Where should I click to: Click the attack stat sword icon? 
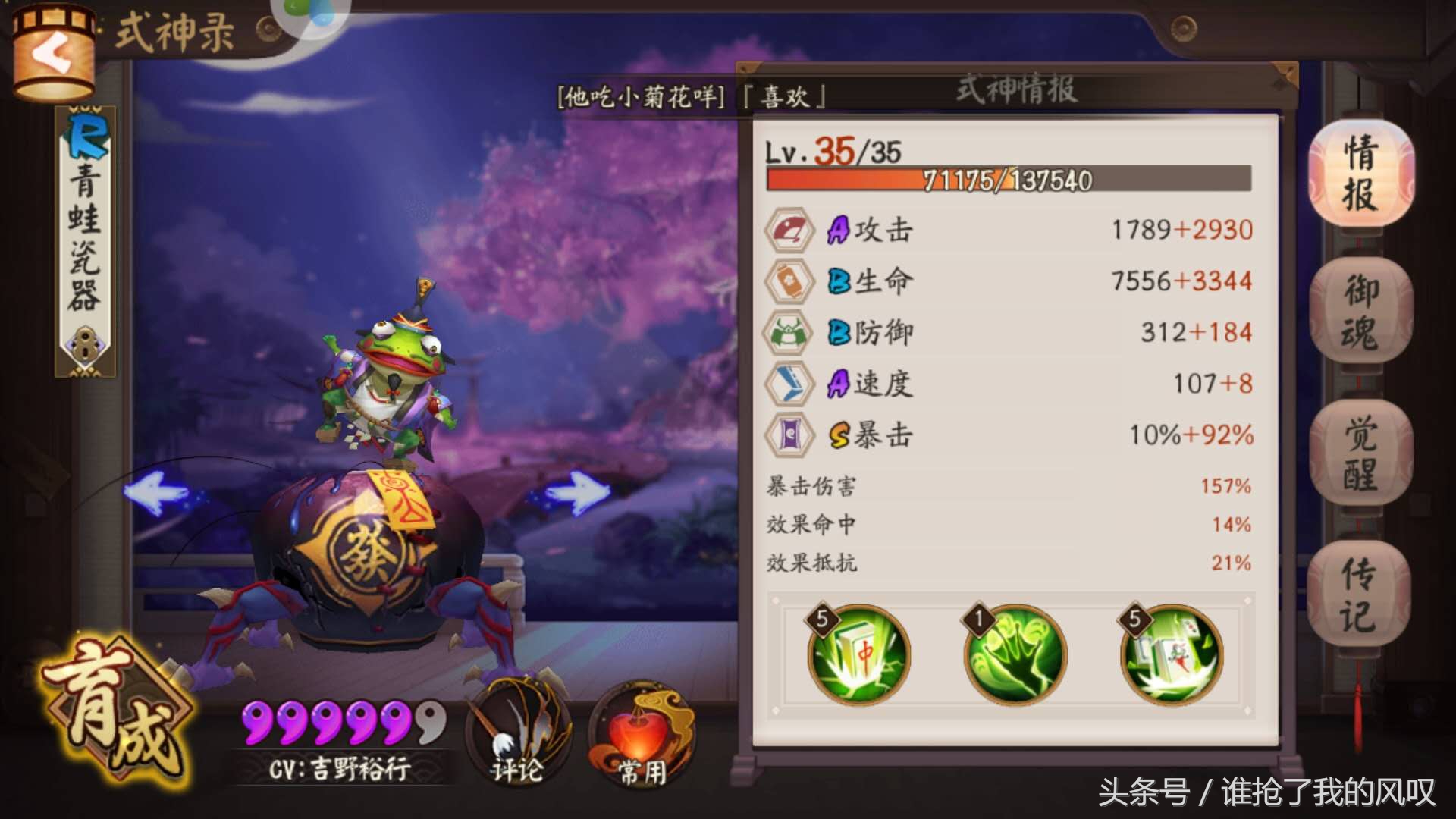[789, 229]
